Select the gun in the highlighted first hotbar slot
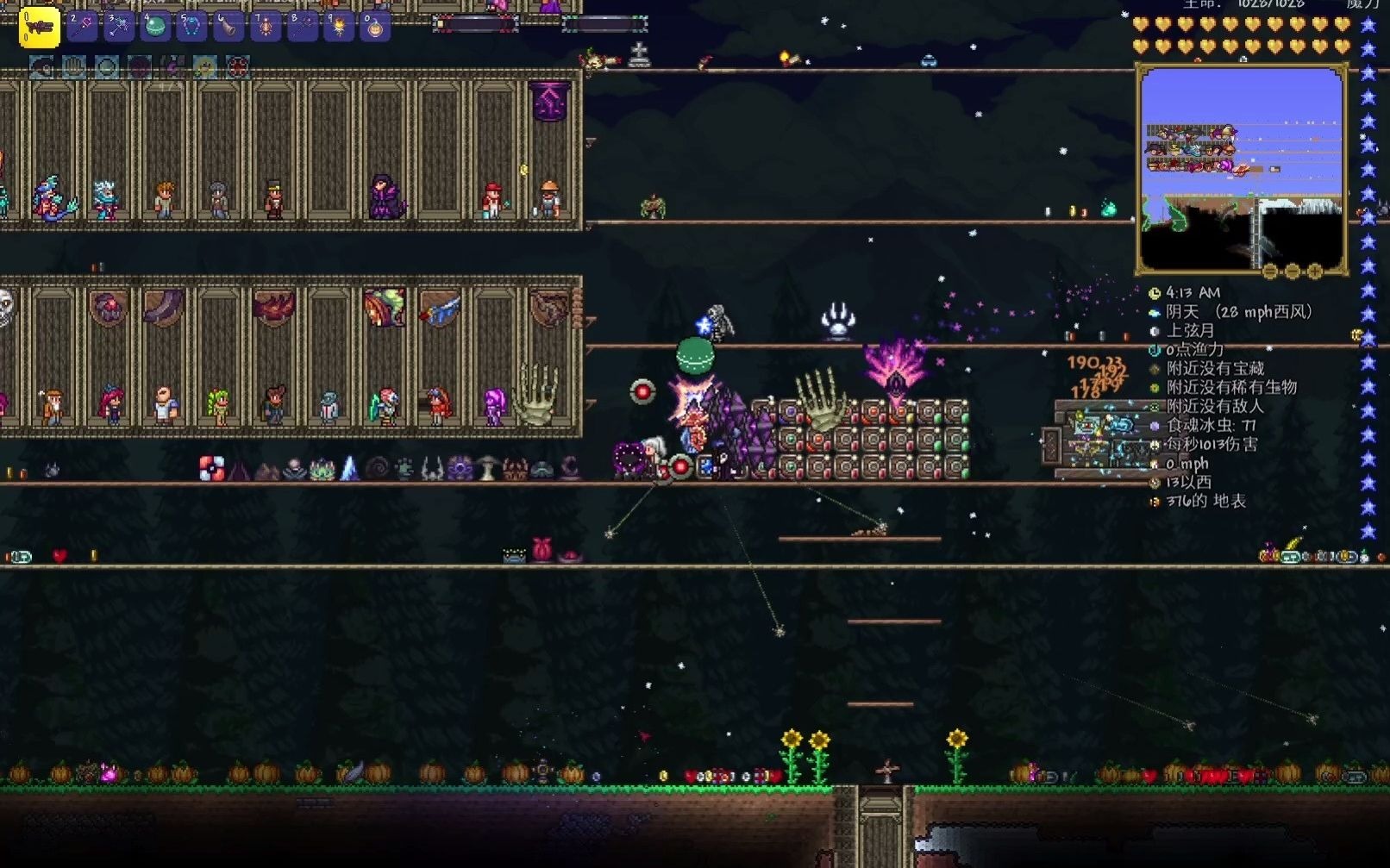 [x=39, y=28]
